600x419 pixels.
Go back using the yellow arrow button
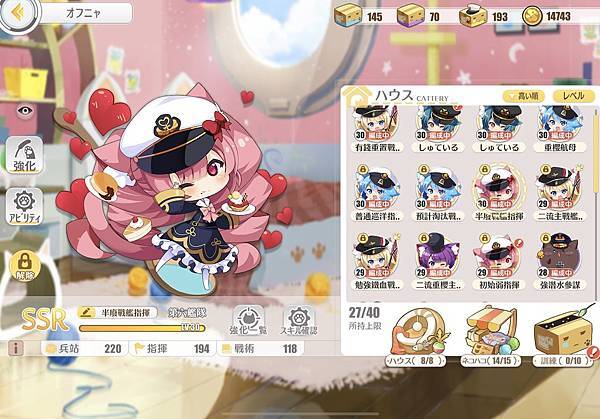click(x=21, y=13)
